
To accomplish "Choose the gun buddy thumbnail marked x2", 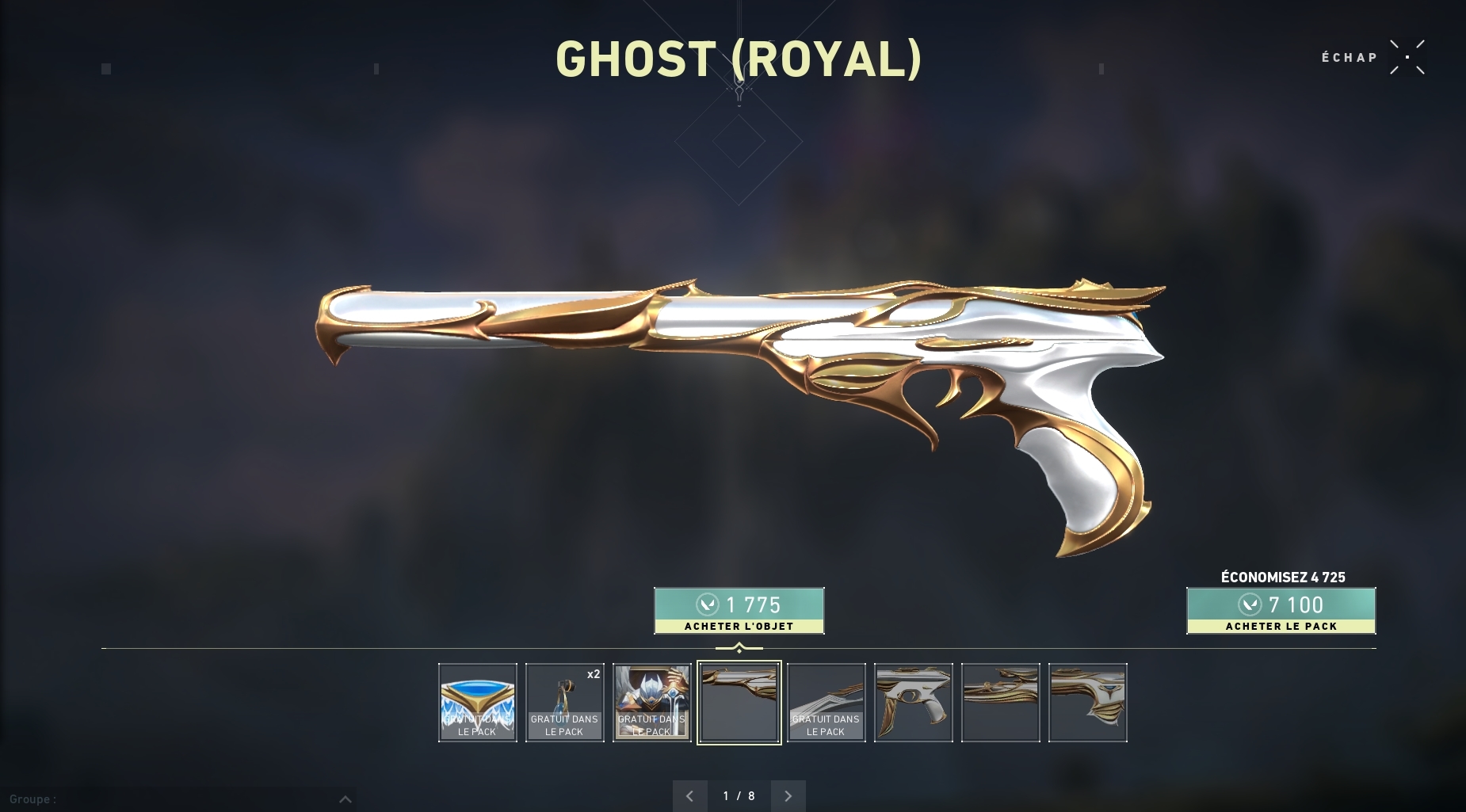I will [x=565, y=703].
